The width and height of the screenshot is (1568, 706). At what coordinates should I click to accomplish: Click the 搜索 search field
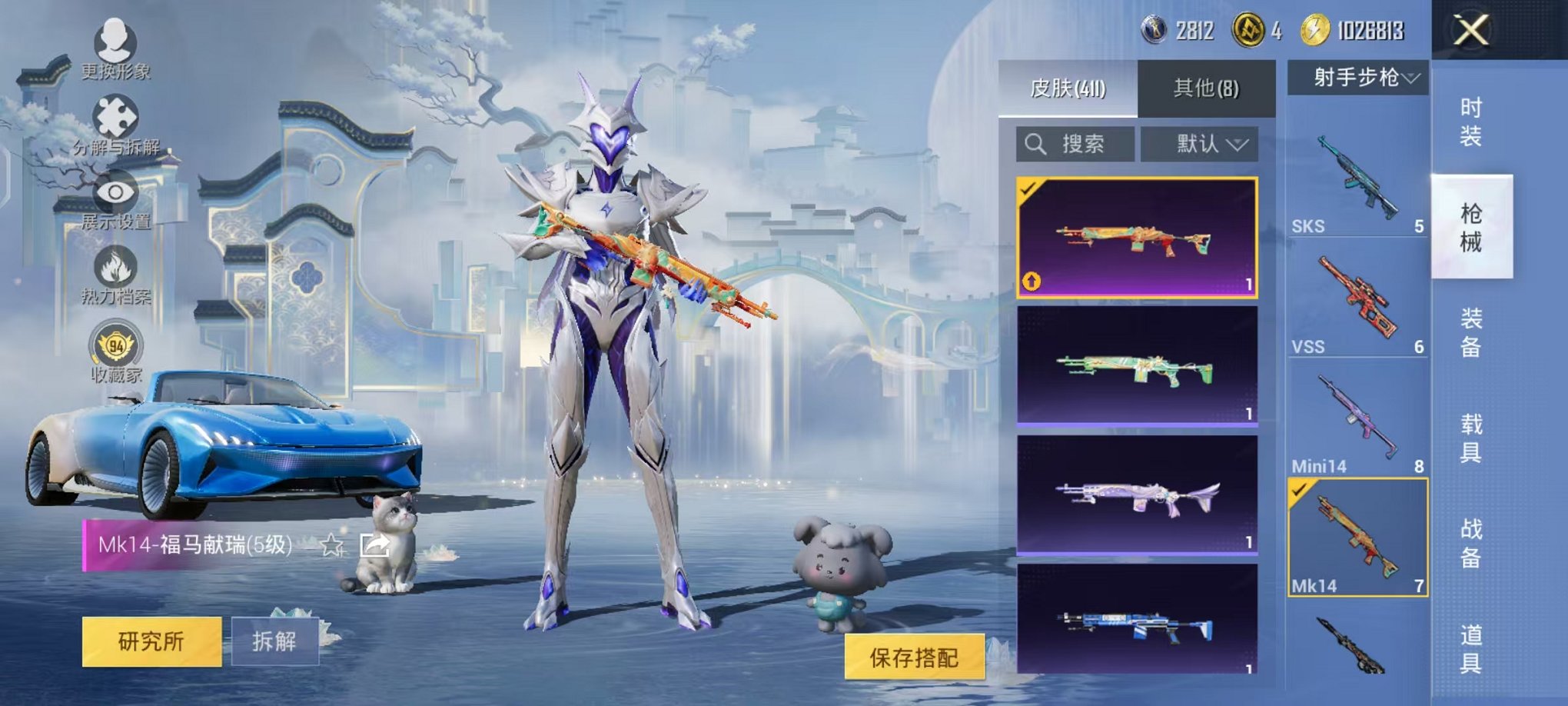point(1075,144)
